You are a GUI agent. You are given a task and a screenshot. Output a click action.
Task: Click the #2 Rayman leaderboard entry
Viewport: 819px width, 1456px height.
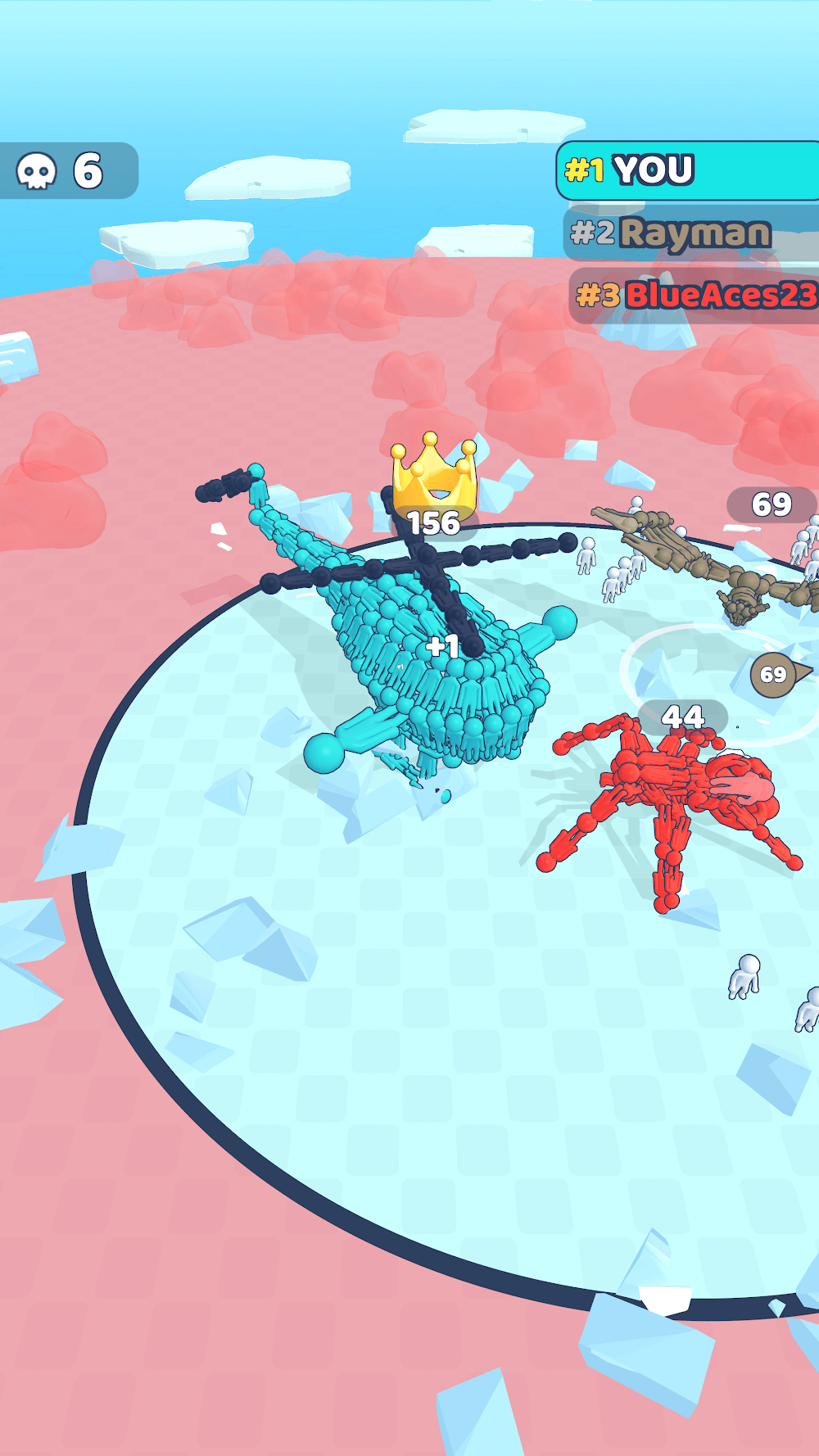690,233
